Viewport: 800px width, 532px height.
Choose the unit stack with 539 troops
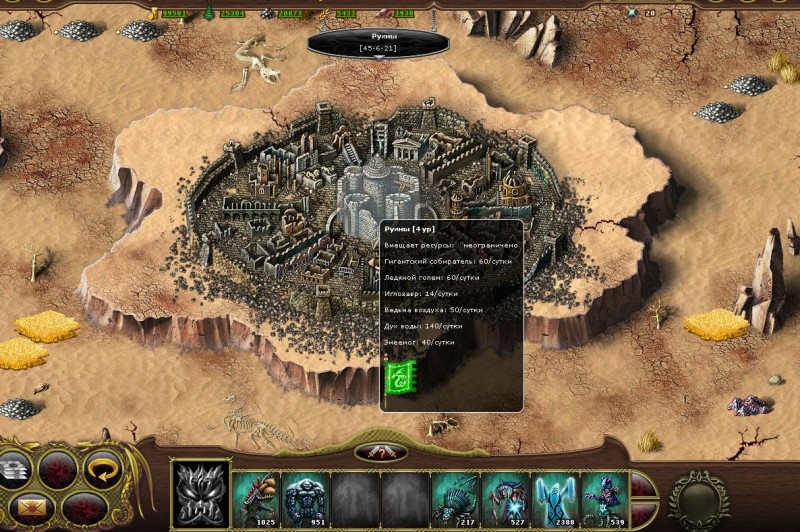pos(606,495)
